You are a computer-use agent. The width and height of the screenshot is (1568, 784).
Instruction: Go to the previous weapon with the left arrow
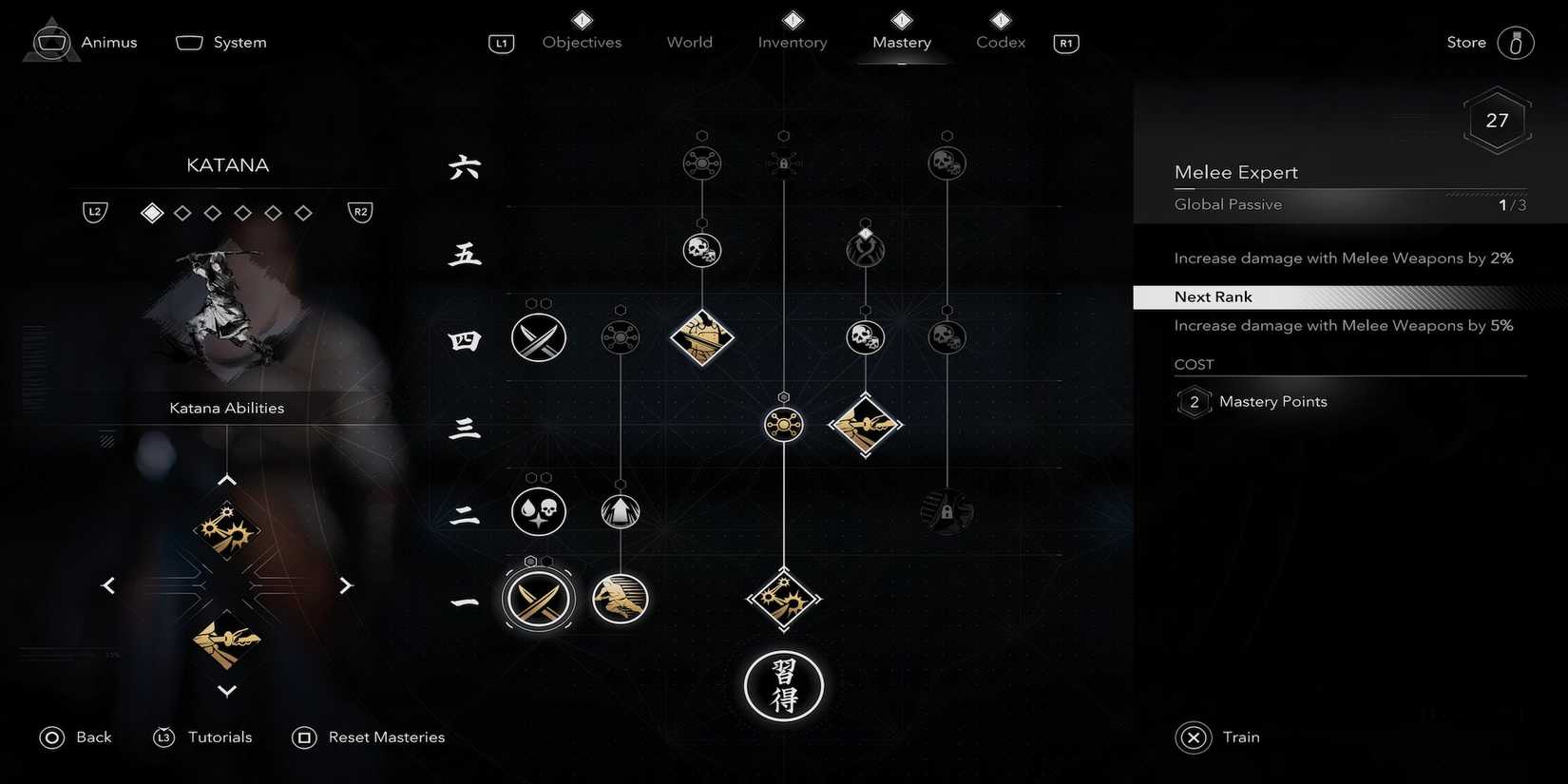[x=108, y=584]
